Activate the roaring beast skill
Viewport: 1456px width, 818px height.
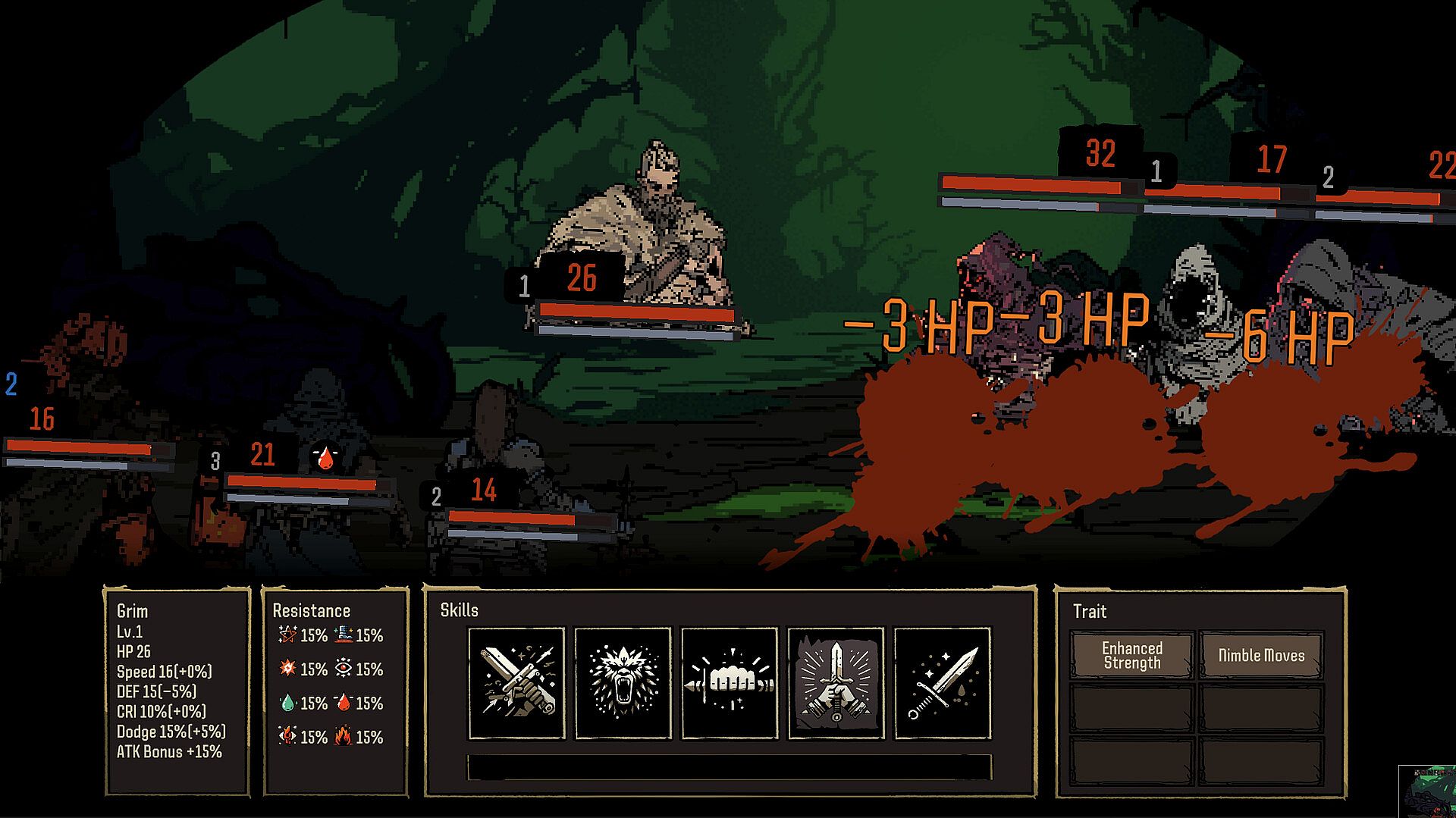point(623,682)
